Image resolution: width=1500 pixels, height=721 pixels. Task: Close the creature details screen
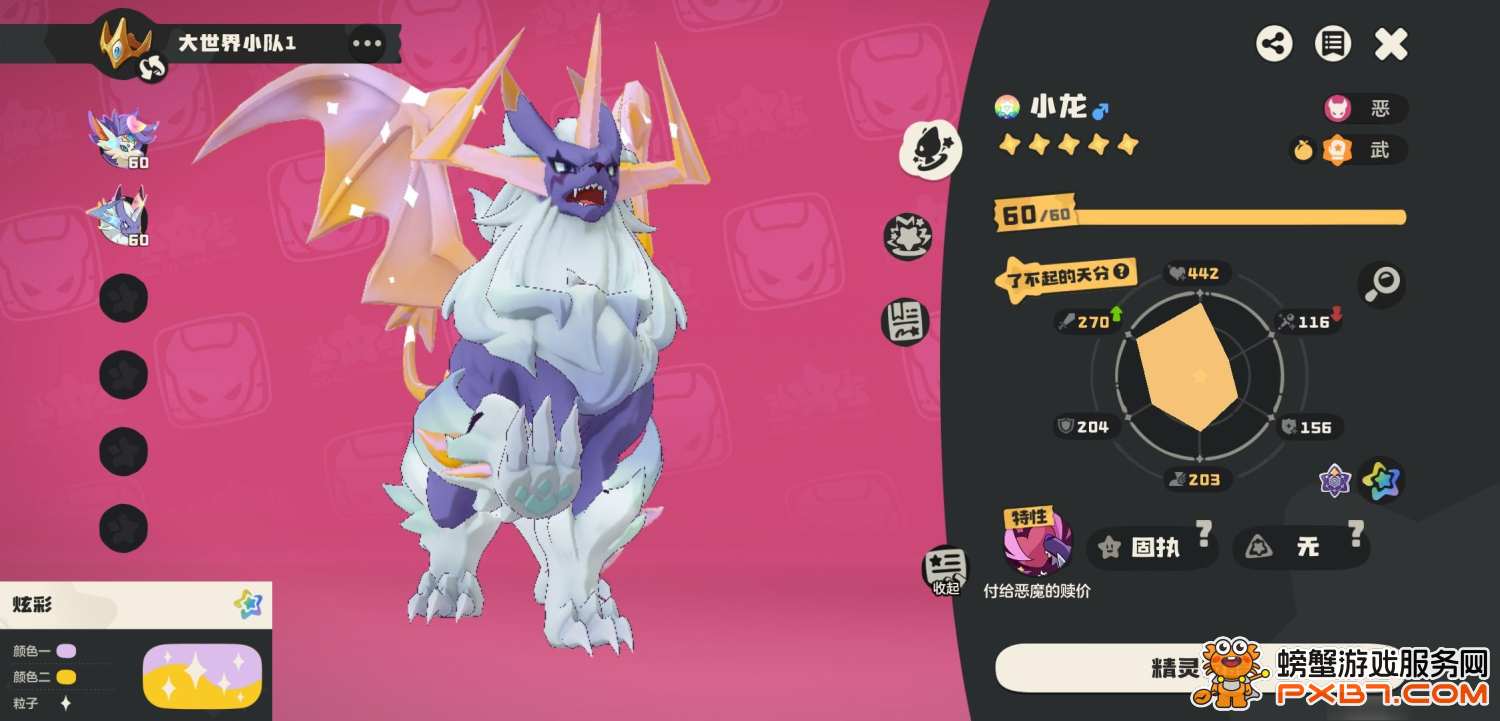1390,44
